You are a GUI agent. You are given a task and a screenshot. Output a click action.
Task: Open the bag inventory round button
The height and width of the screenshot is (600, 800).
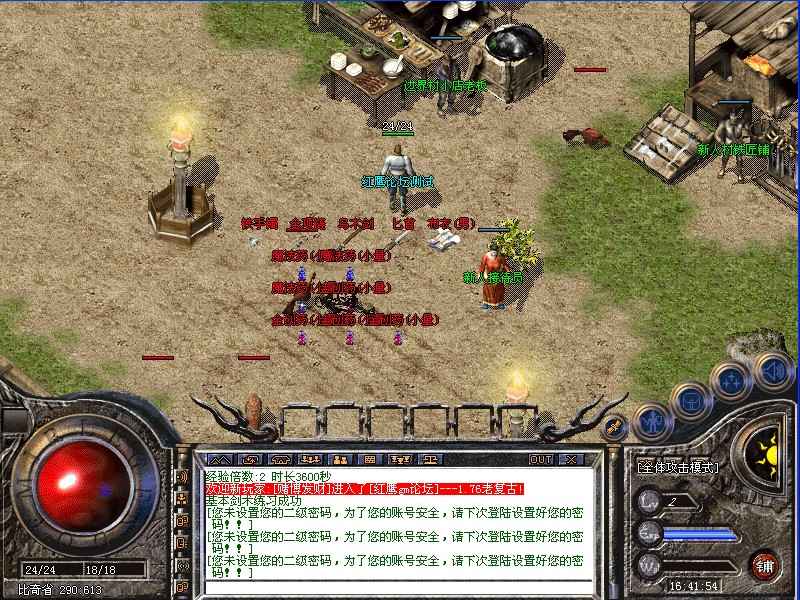(x=691, y=401)
